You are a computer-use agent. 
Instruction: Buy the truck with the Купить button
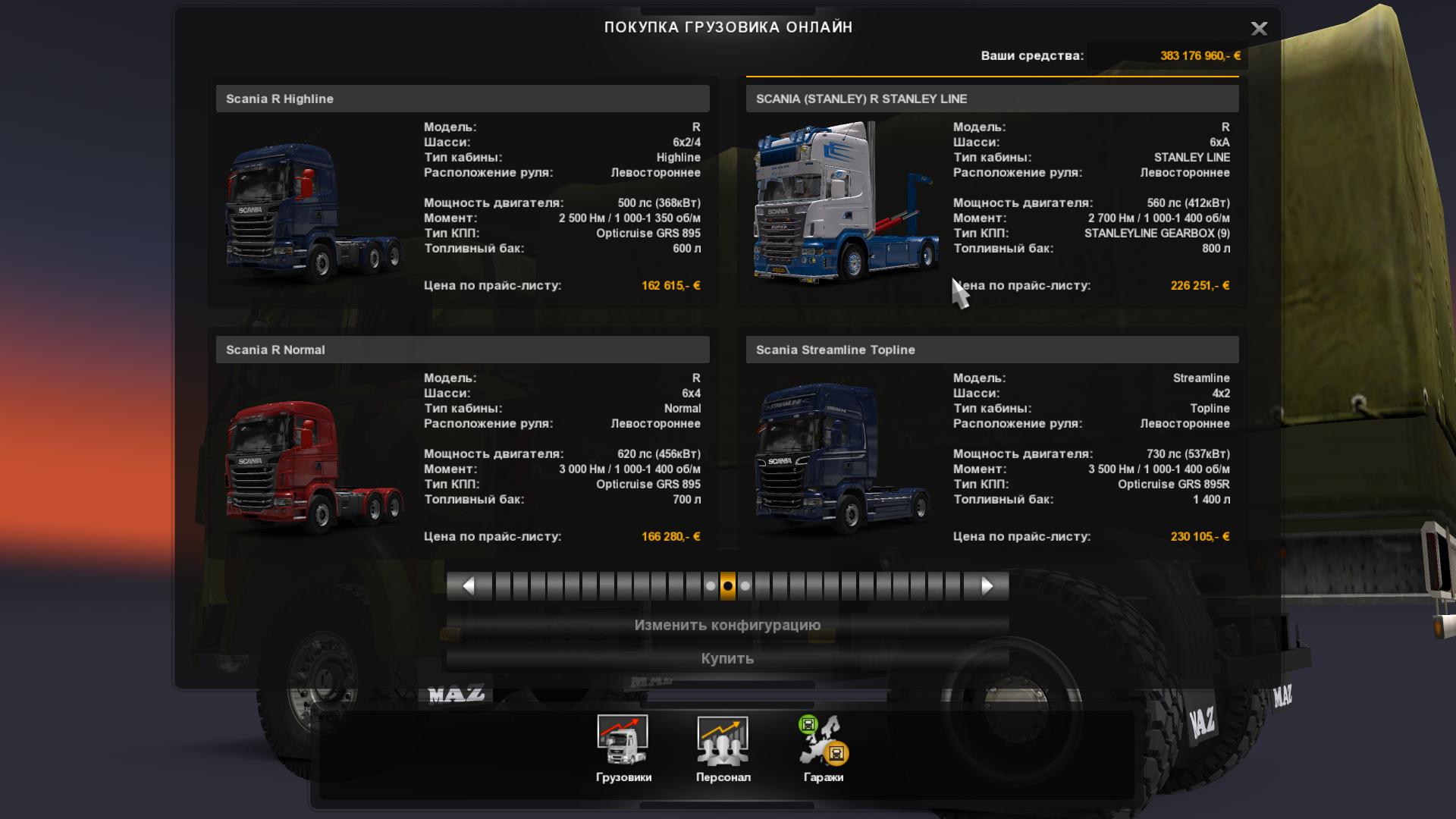click(727, 658)
